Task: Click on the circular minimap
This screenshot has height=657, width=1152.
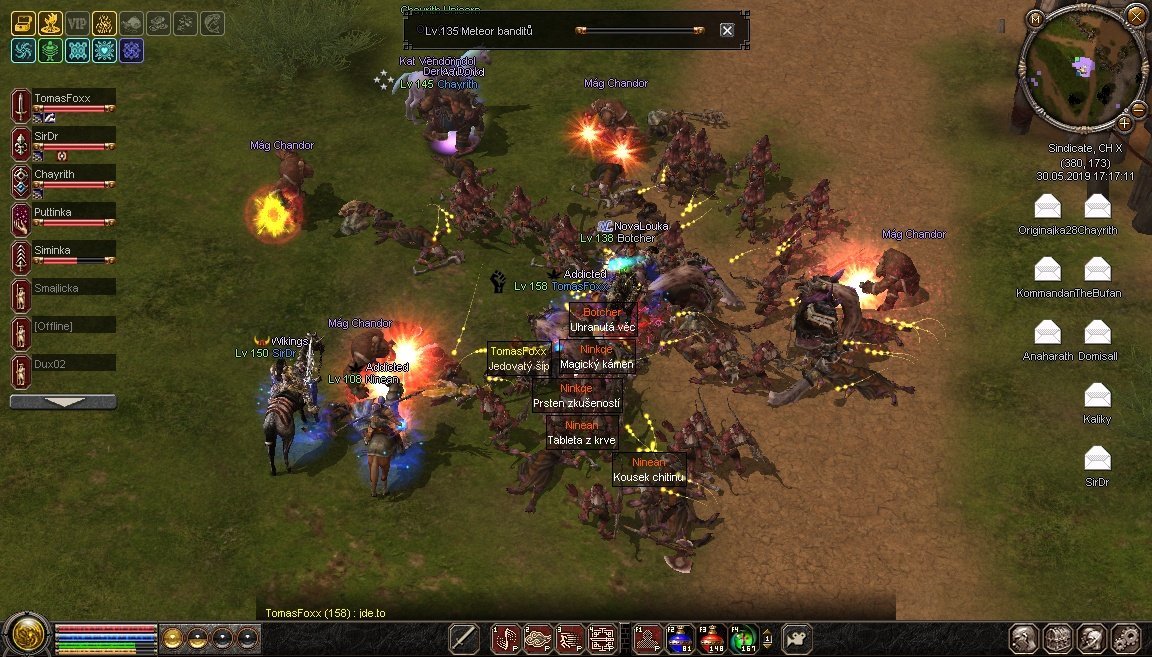Action: [1083, 69]
